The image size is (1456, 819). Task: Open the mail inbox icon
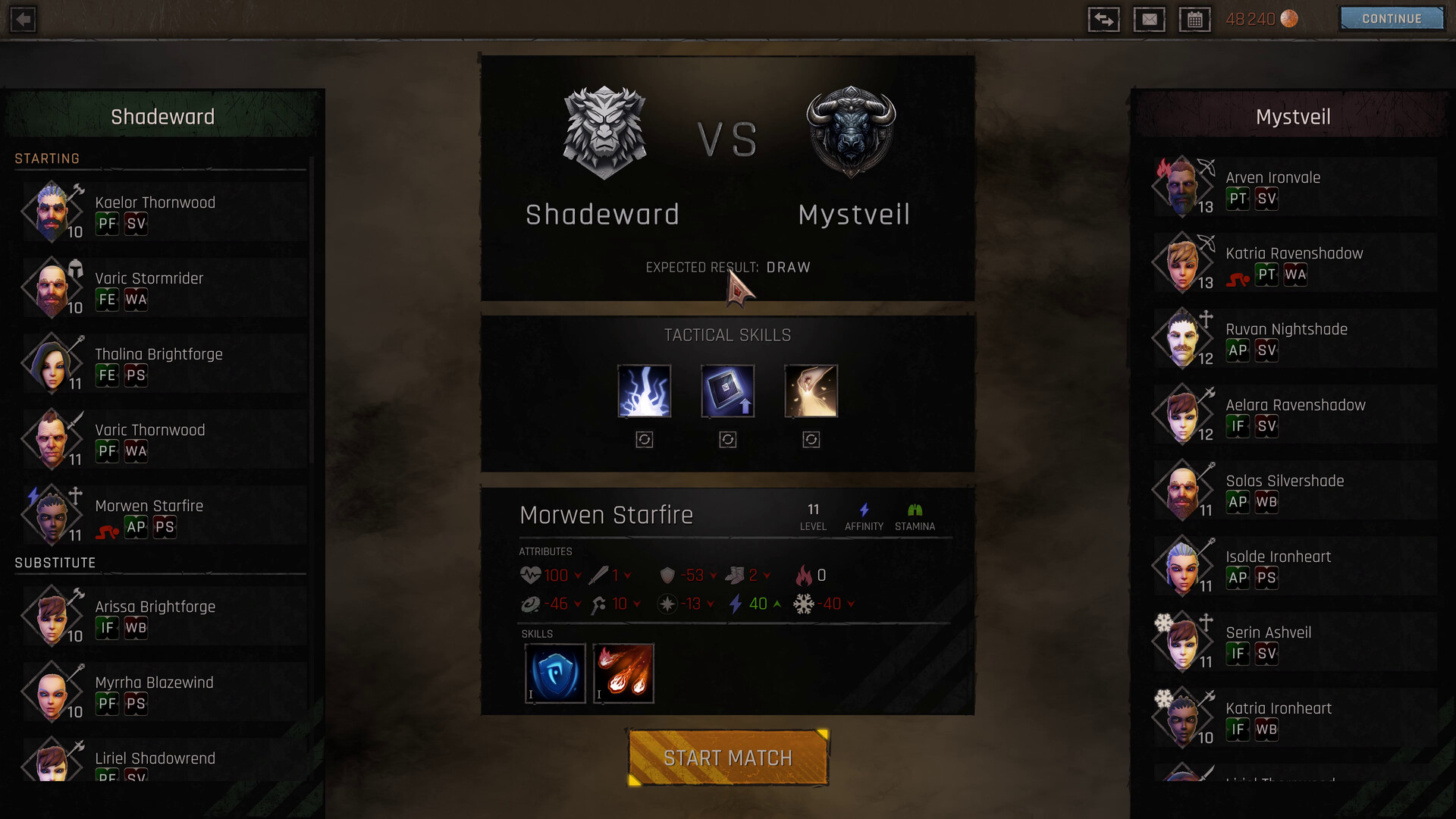(1150, 19)
